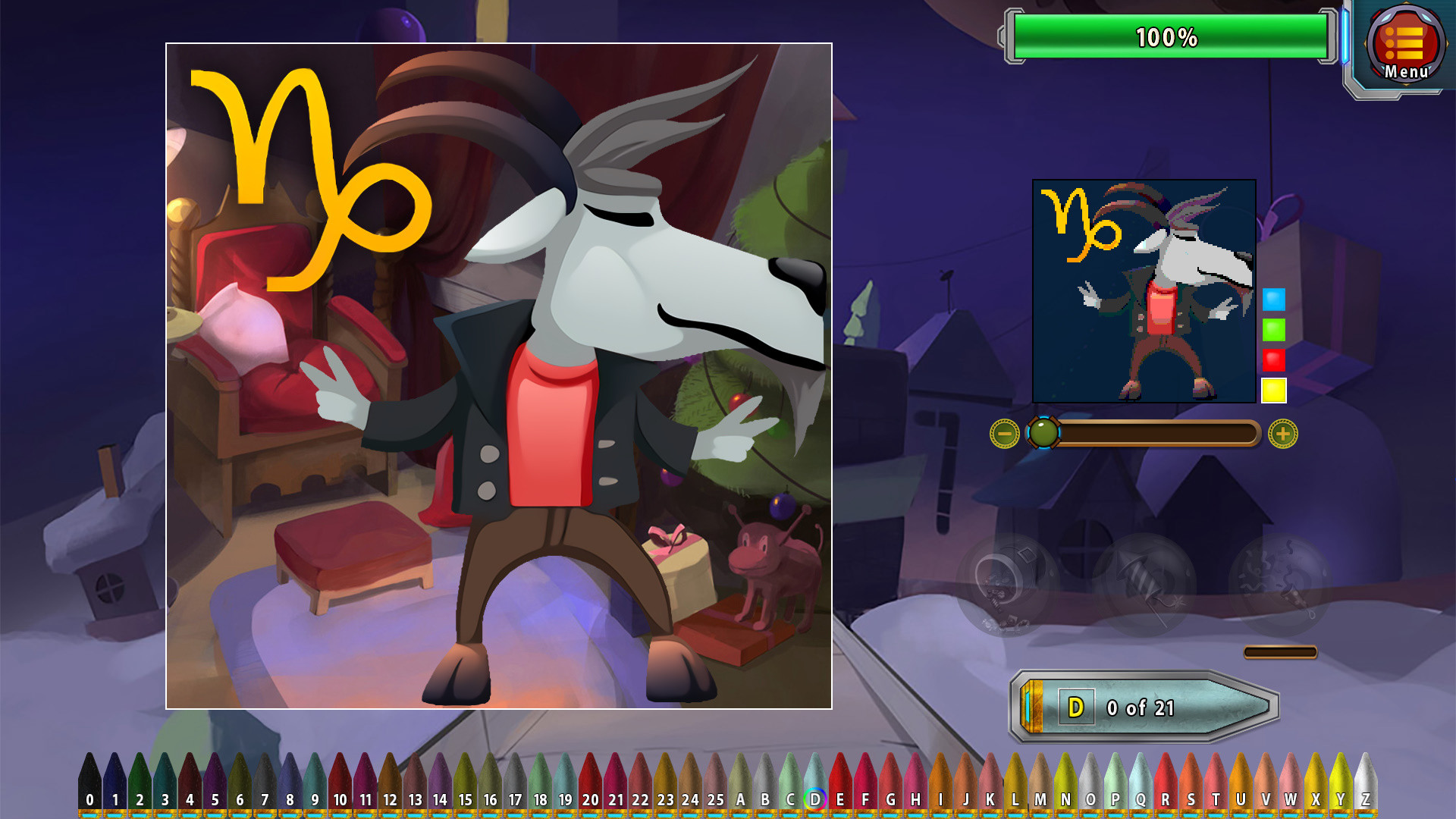
Task: Zoom out using the minus button
Action: 1005,433
